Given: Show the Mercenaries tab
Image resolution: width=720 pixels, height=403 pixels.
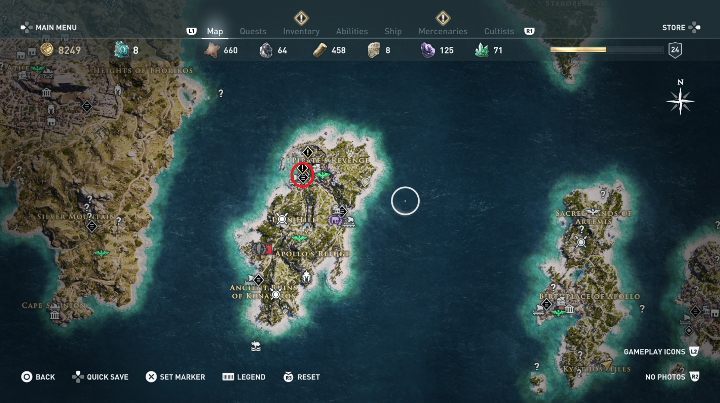Looking at the screenshot, I should 442,31.
